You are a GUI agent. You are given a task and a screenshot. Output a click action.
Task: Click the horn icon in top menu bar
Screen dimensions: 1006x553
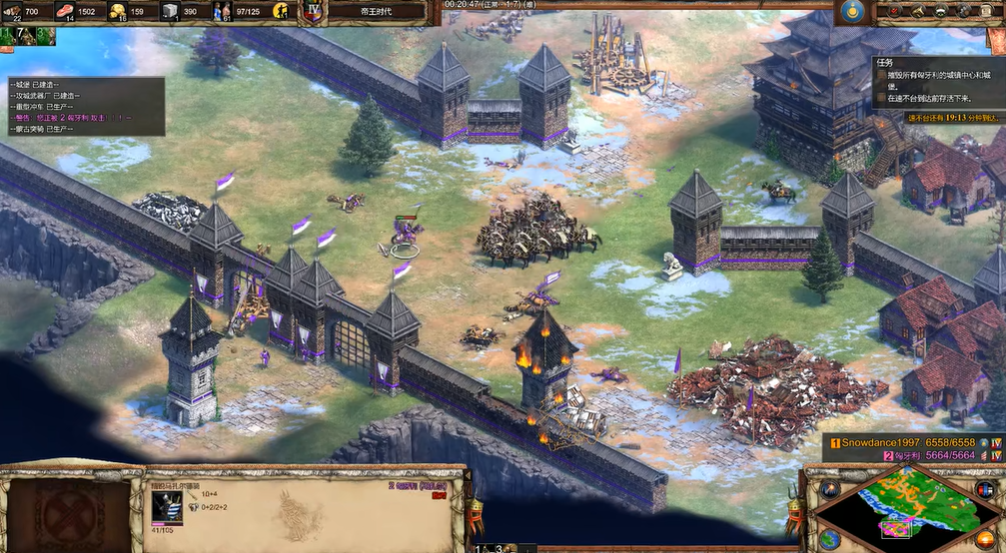[x=916, y=11]
